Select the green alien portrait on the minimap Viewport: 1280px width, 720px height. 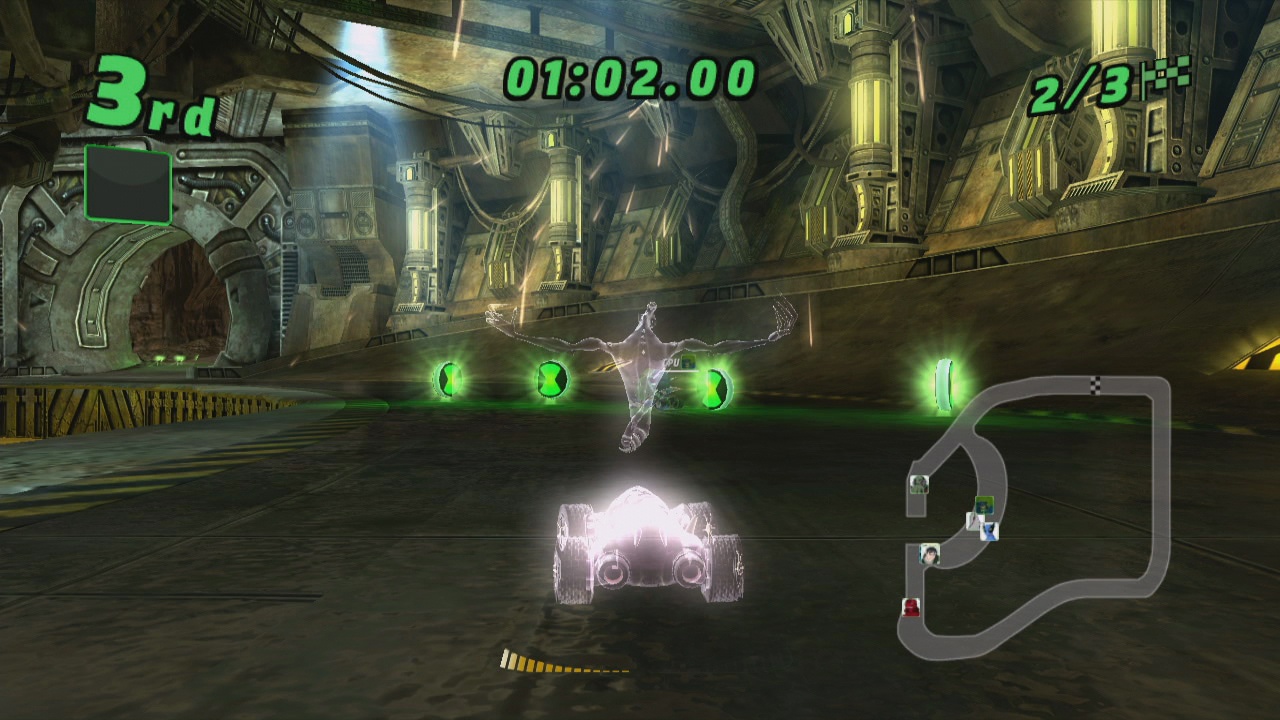click(919, 483)
